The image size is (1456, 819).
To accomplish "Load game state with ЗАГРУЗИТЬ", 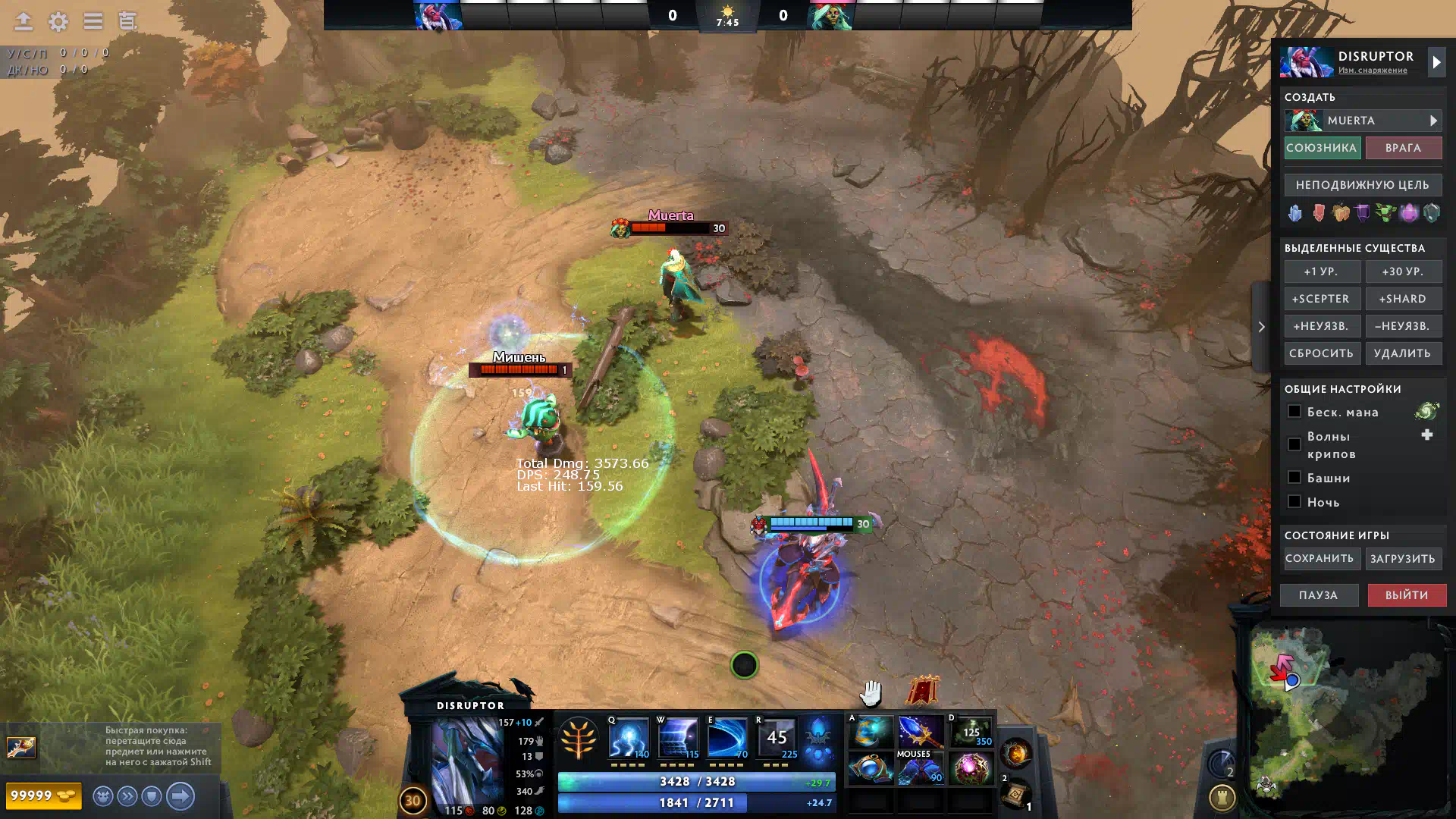I will (1403, 559).
